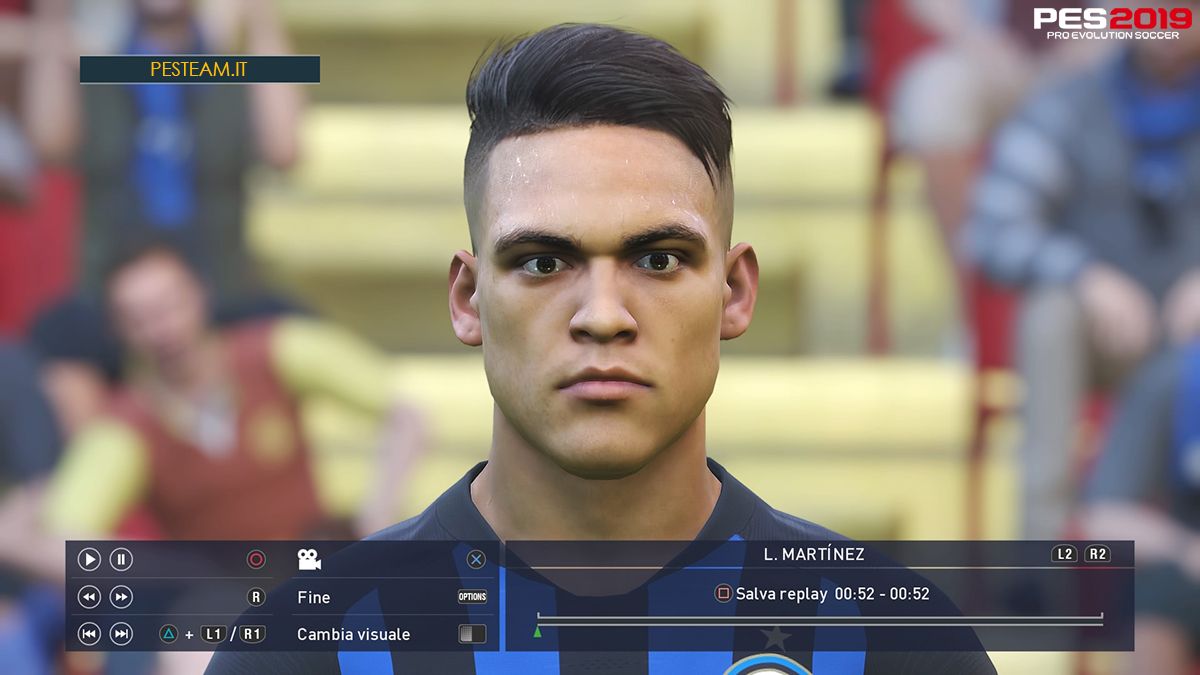Start the replay with the play icon

pyautogui.click(x=89, y=560)
